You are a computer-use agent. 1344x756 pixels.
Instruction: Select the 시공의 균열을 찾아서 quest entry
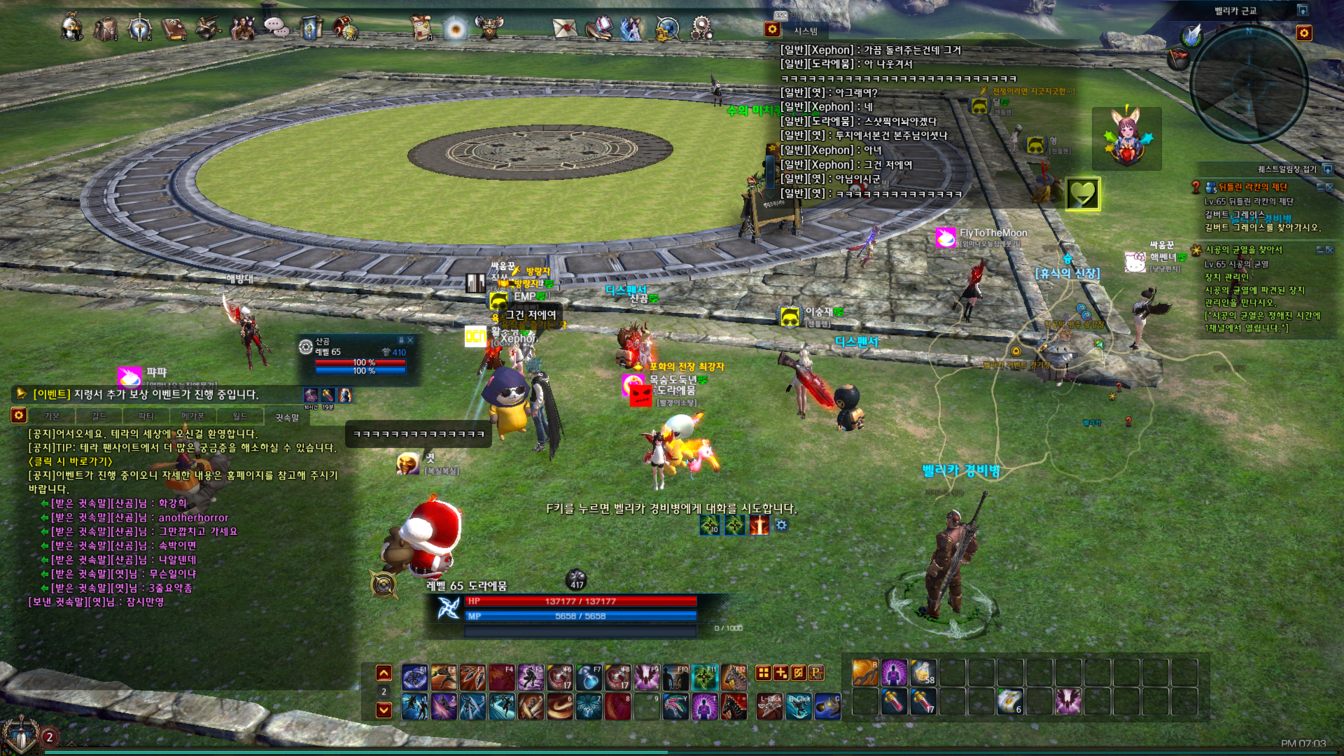(1243, 250)
